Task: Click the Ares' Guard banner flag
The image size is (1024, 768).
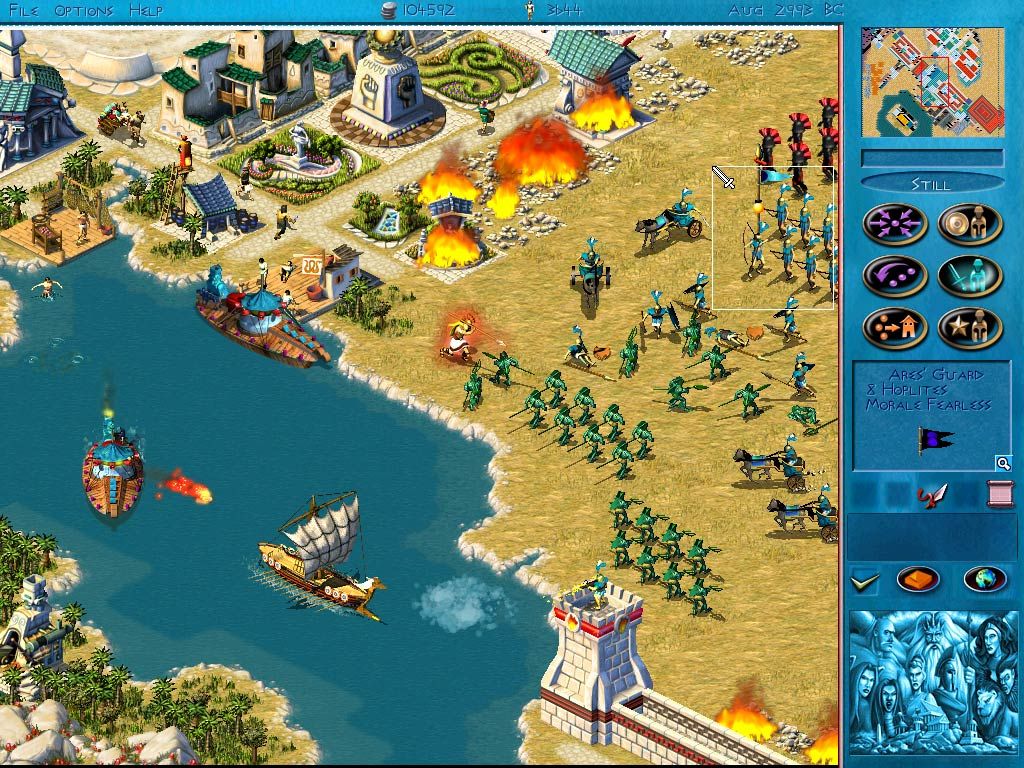Action: (x=935, y=440)
